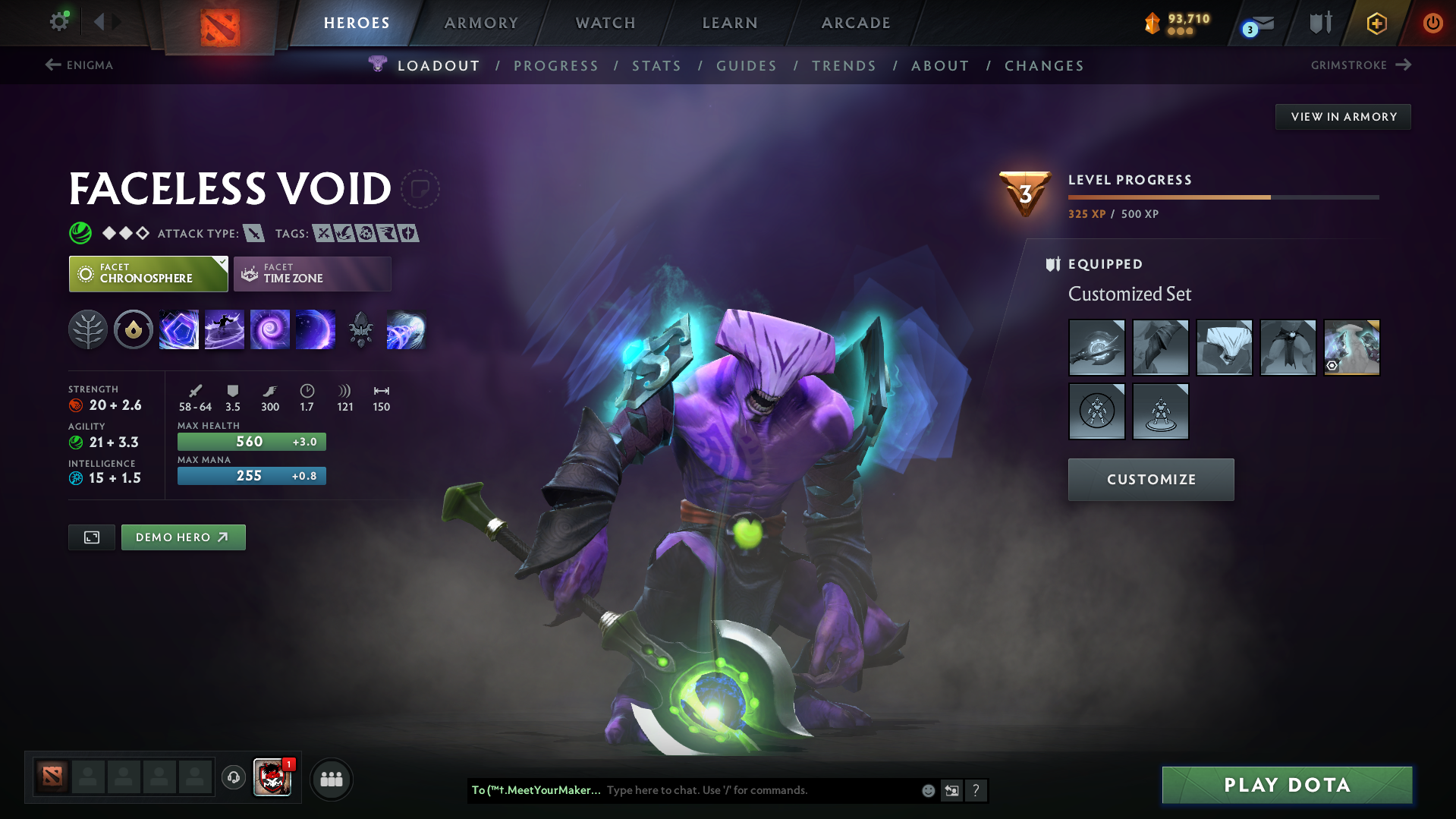Open the Trends sub-tab
The image size is (1456, 819).
[x=844, y=66]
